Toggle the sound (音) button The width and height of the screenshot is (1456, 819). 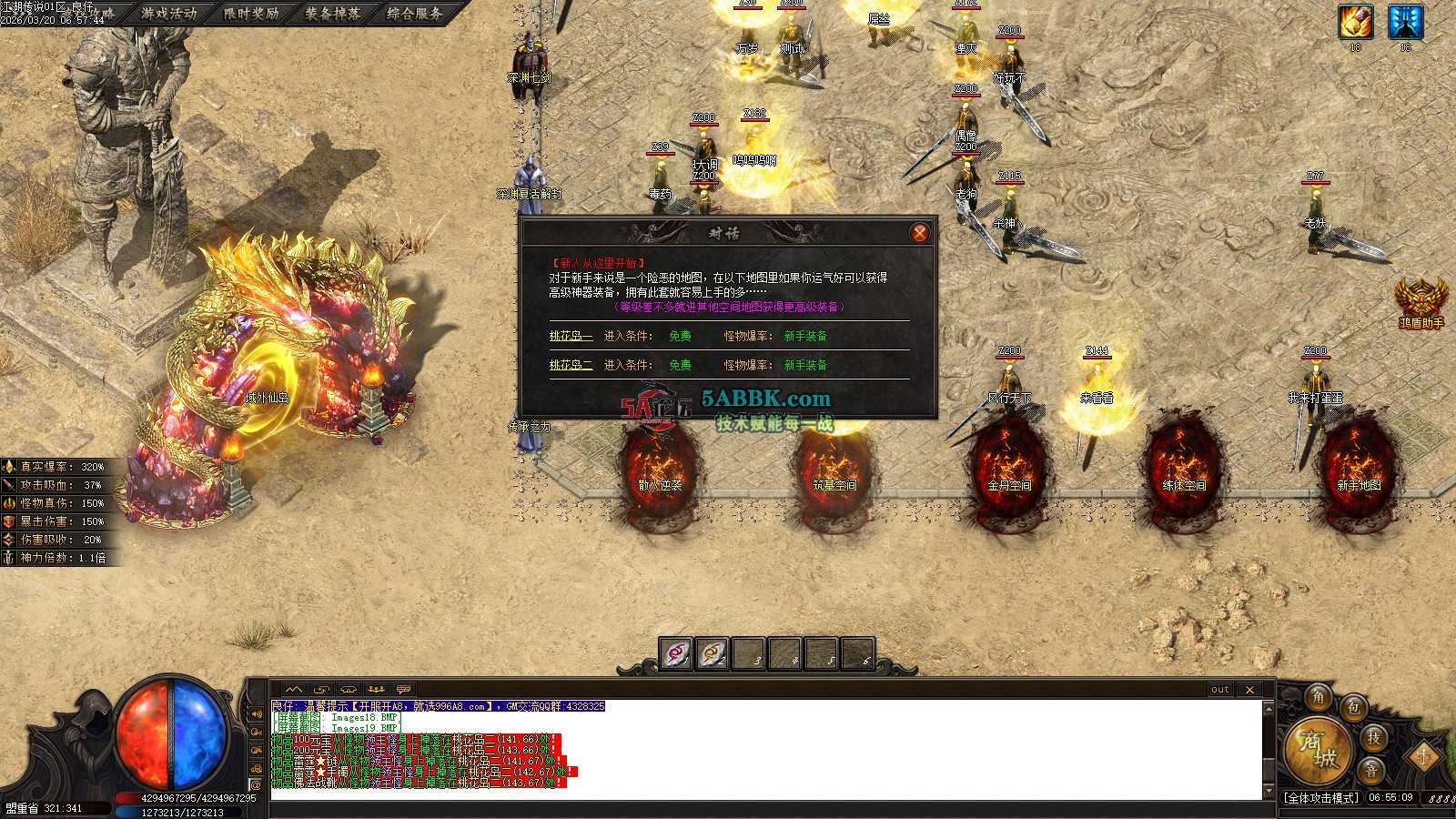pyautogui.click(x=1371, y=770)
